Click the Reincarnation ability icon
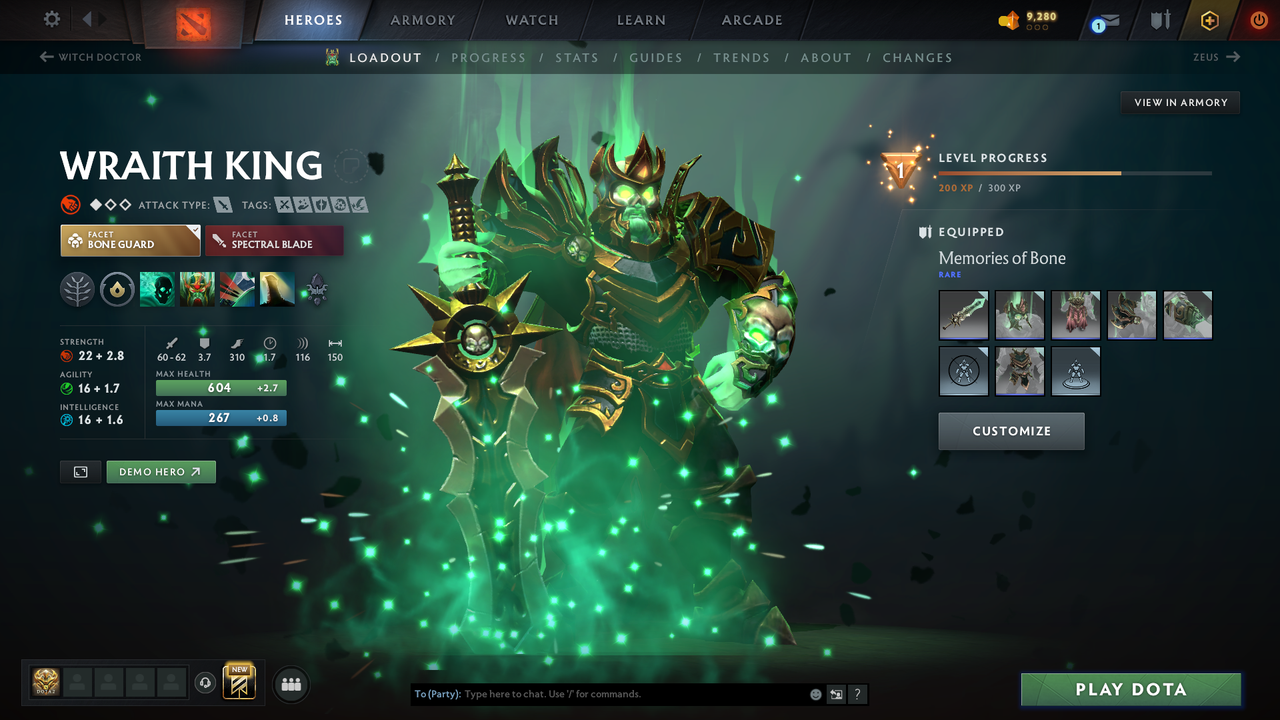This screenshot has height=720, width=1280. tap(277, 289)
